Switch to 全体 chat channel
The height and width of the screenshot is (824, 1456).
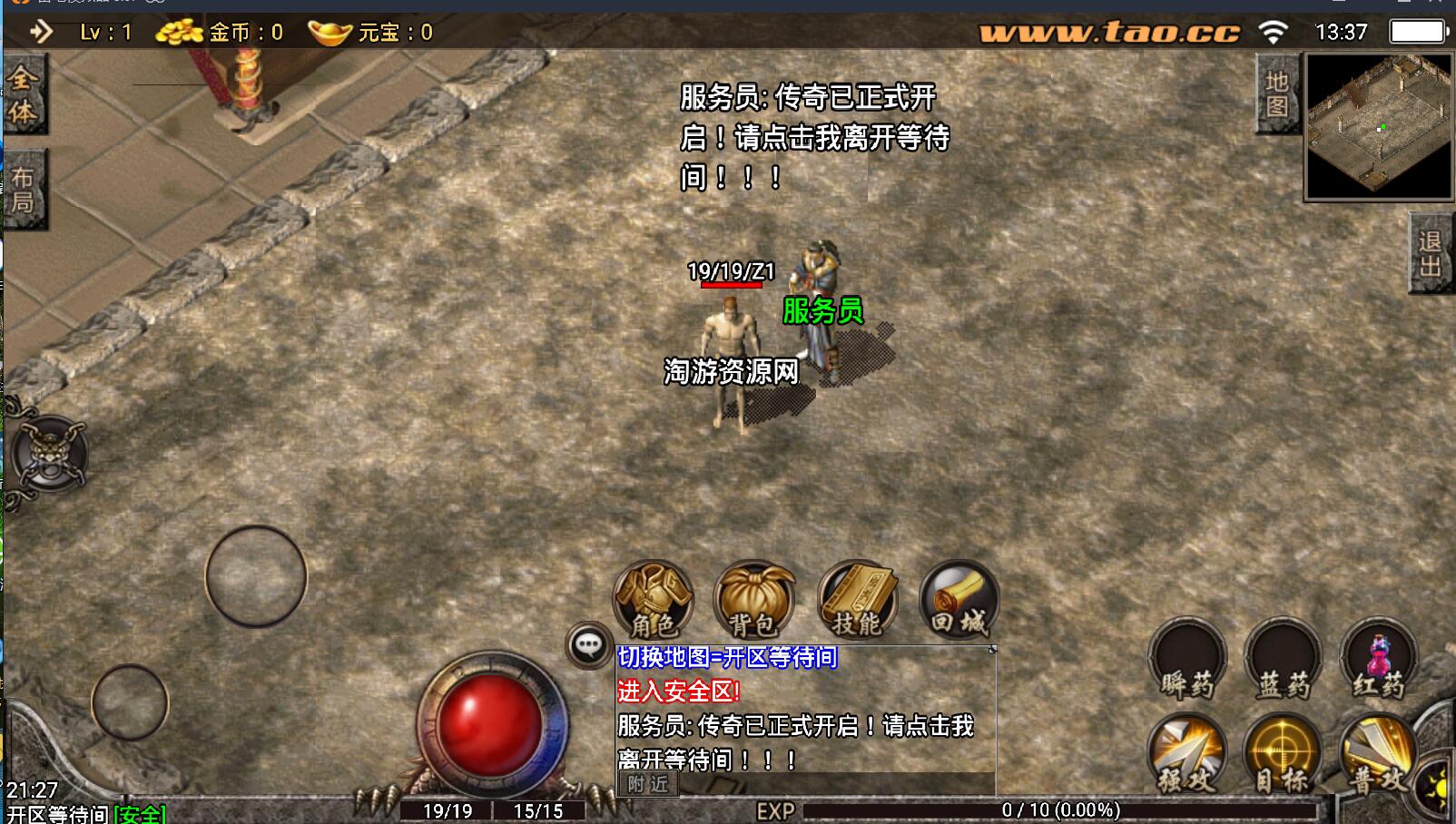[24, 94]
